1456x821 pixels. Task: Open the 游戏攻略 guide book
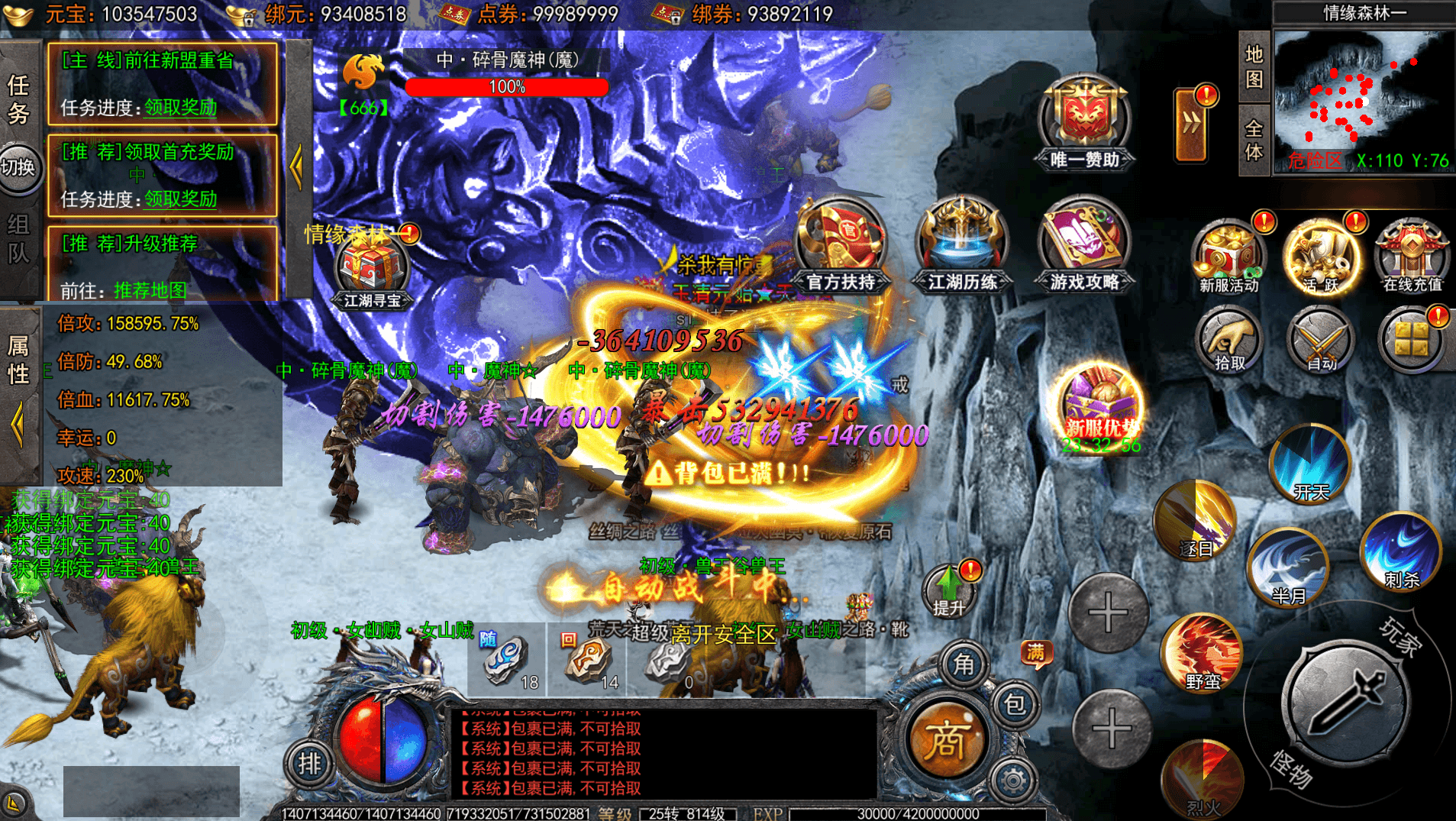point(1084,243)
